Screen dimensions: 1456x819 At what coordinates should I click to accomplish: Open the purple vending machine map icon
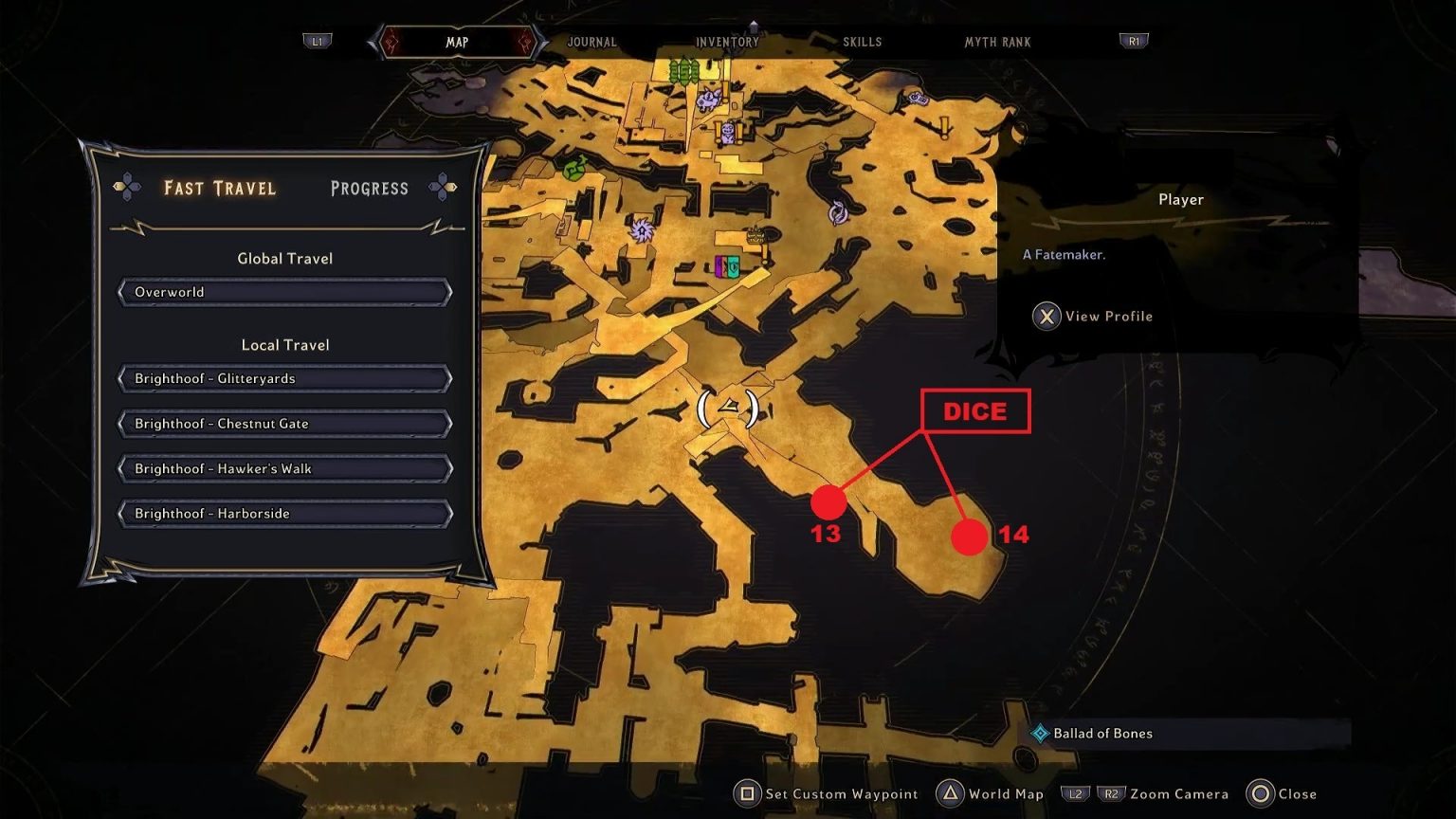point(720,267)
